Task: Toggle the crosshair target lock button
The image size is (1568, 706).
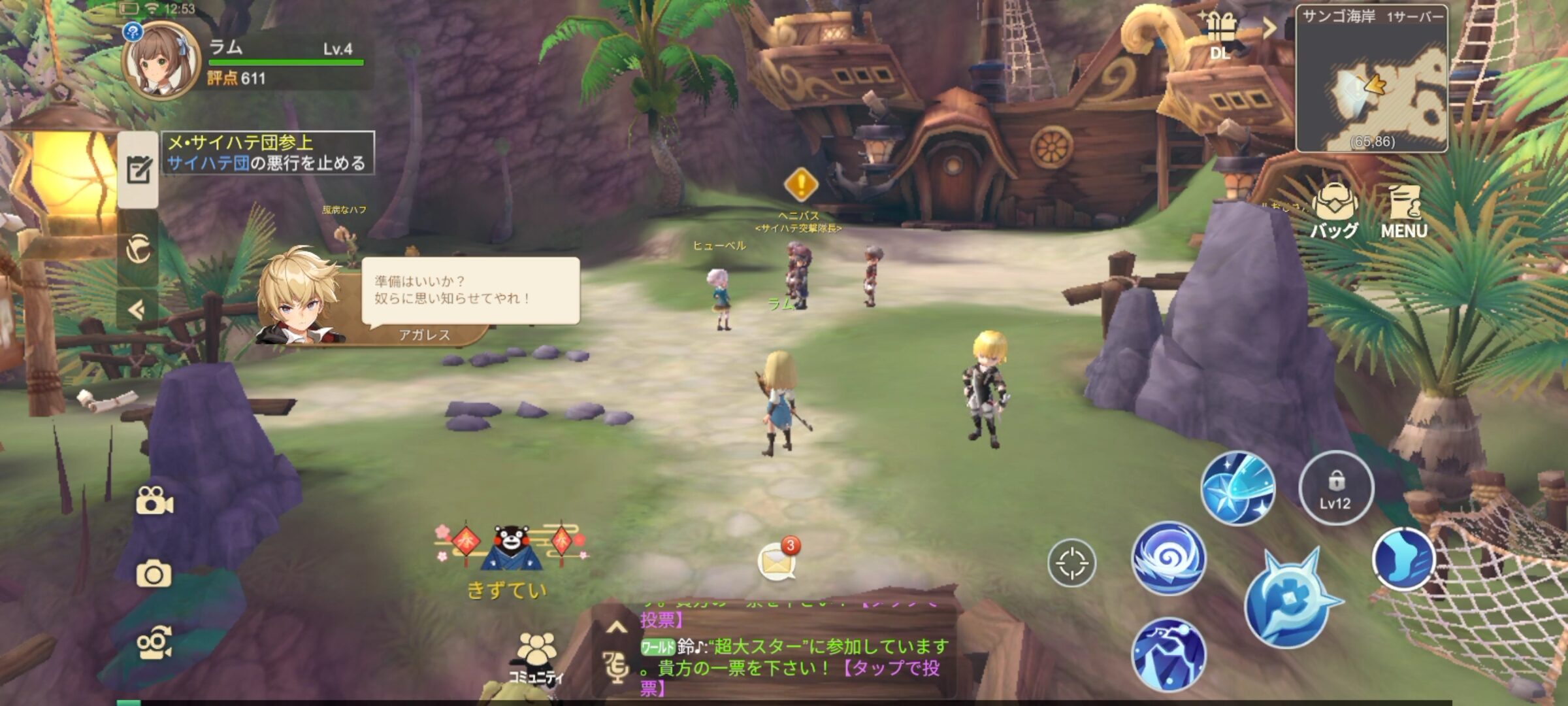Action: pyautogui.click(x=1071, y=563)
